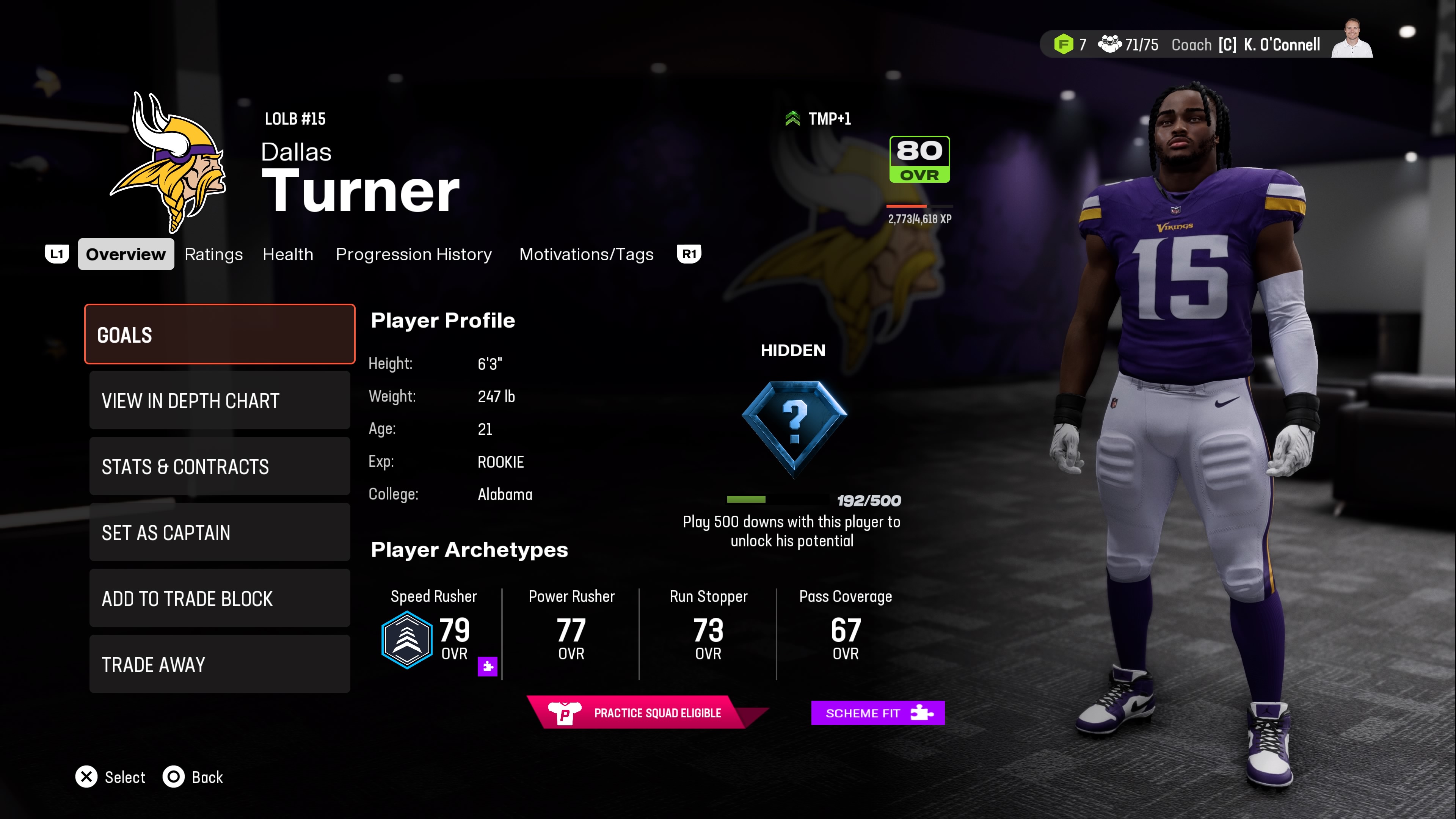The width and height of the screenshot is (1456, 819).
Task: Select the STATS & CONTRACTS option
Action: (219, 466)
